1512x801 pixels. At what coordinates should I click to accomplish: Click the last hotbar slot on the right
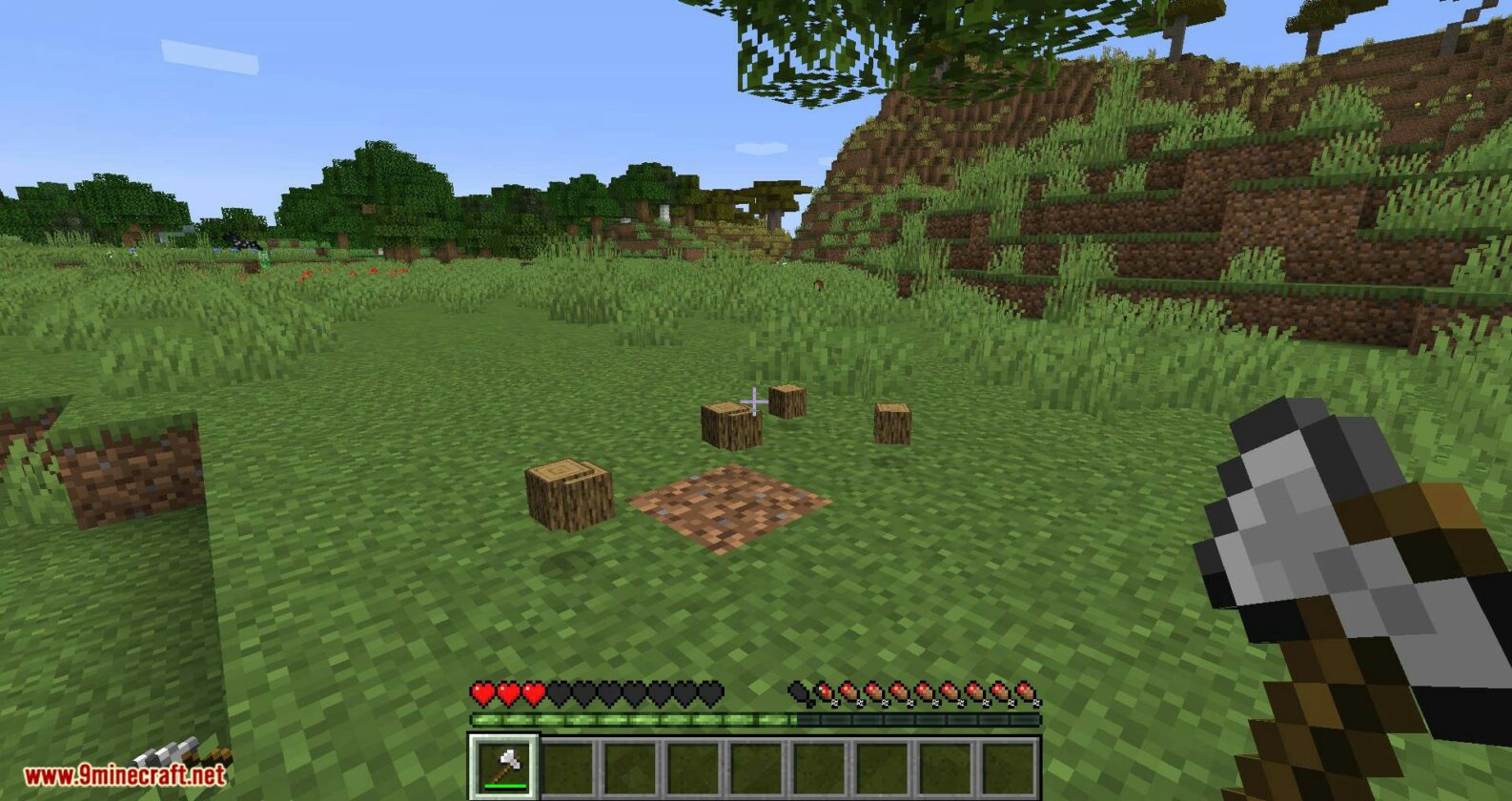(1009, 767)
